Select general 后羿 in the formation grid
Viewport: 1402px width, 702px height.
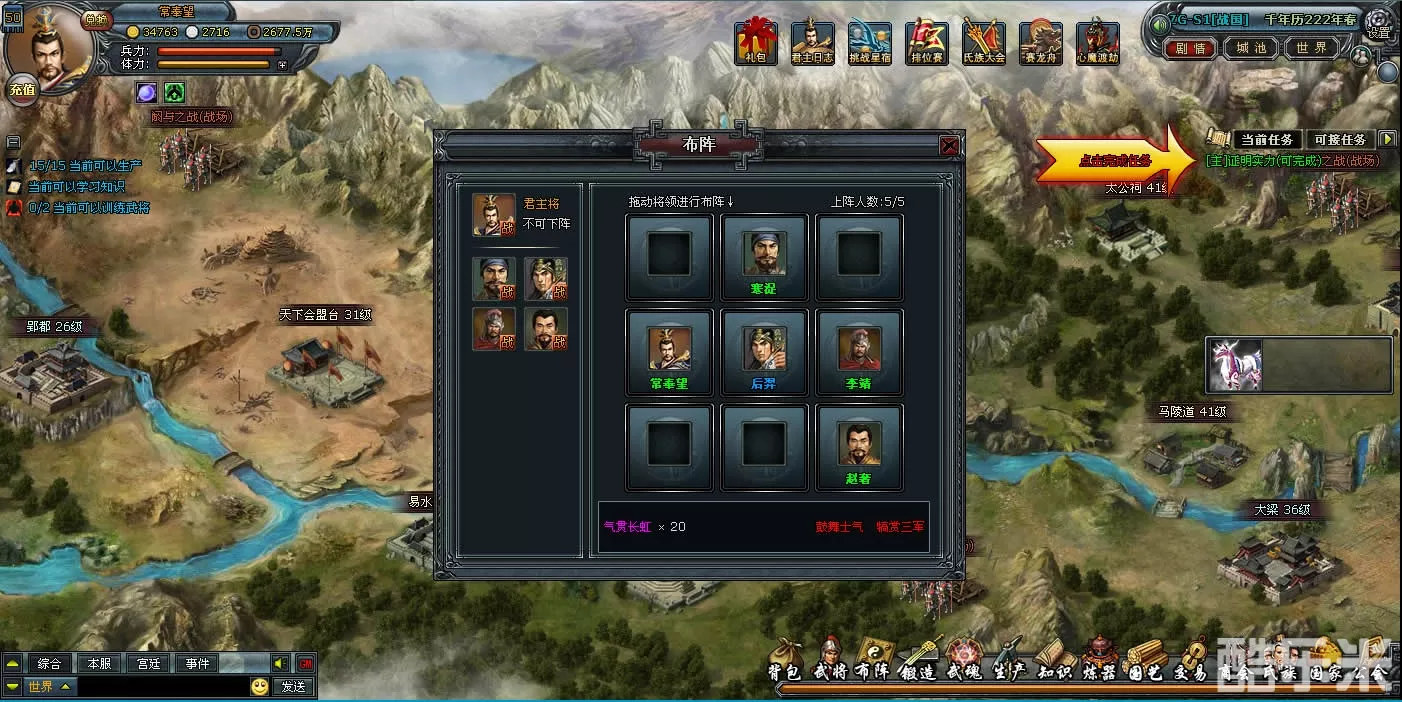tap(764, 351)
